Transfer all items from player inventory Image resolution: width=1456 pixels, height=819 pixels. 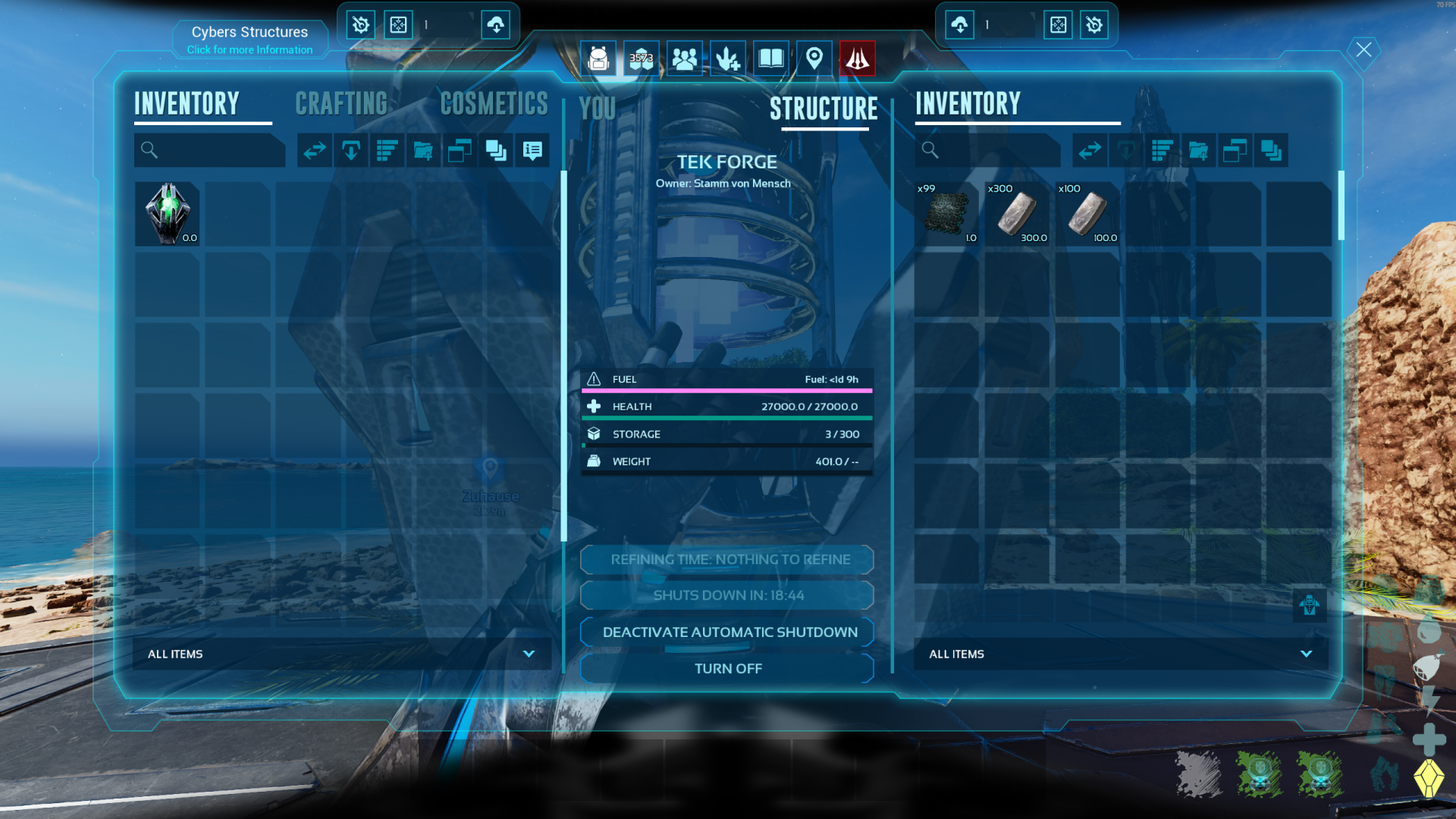pos(315,150)
